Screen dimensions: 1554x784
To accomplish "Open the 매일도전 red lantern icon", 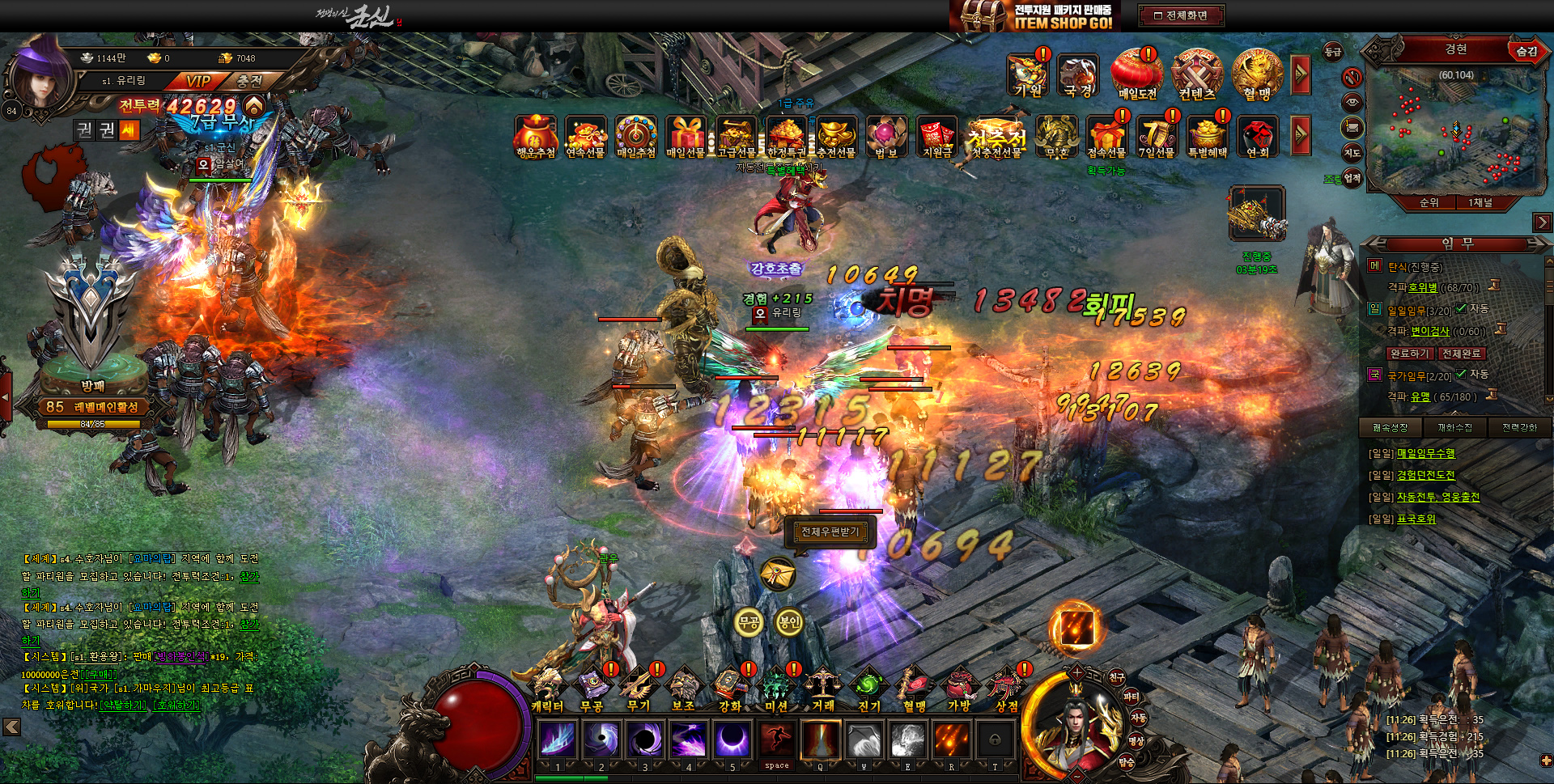I will [1137, 73].
